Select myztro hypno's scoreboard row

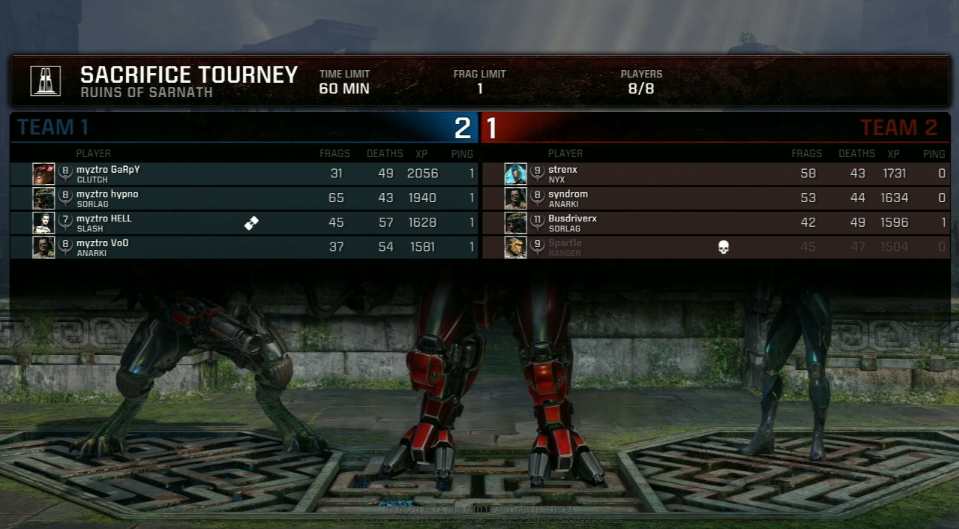(x=244, y=198)
